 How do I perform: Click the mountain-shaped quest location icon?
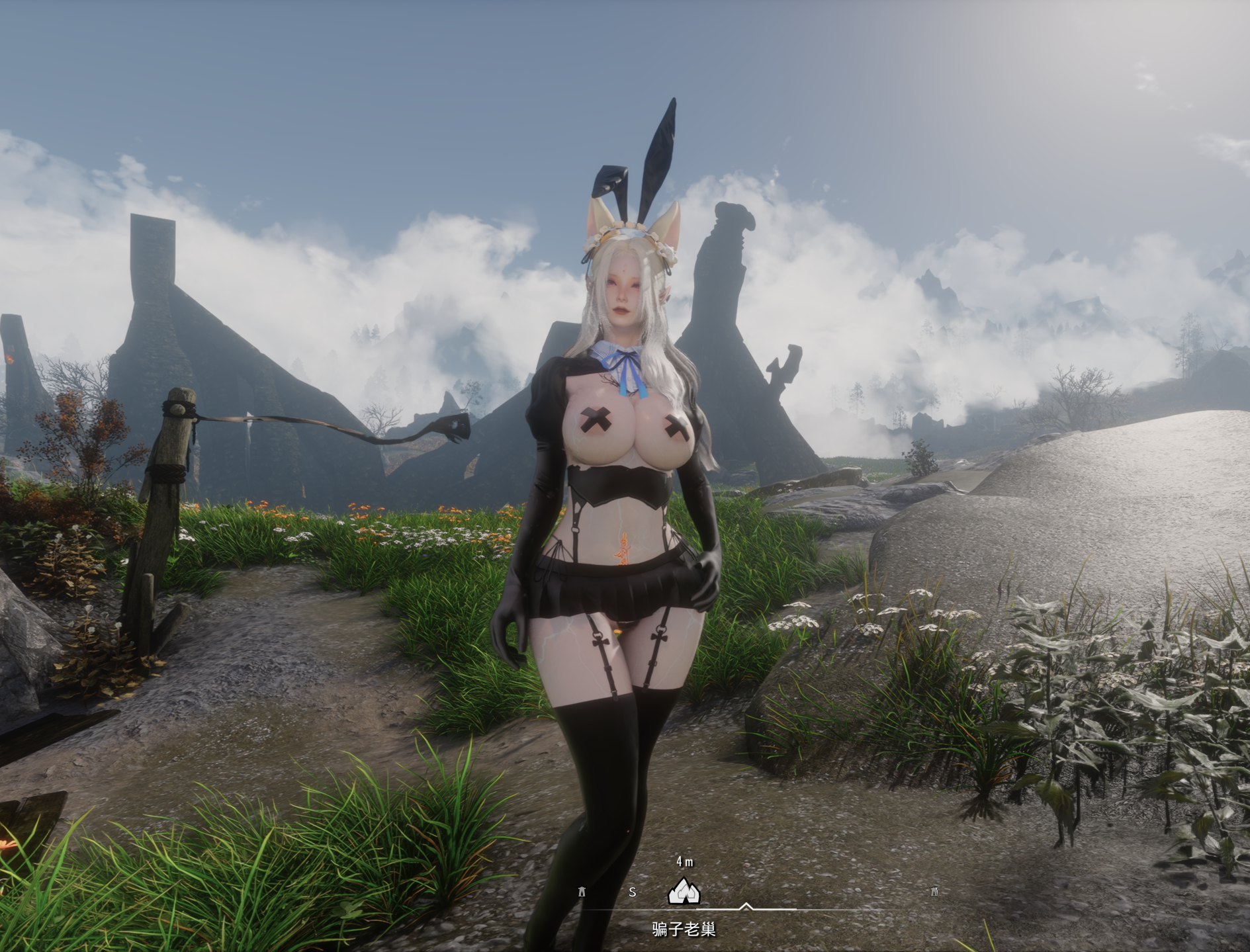(x=684, y=892)
